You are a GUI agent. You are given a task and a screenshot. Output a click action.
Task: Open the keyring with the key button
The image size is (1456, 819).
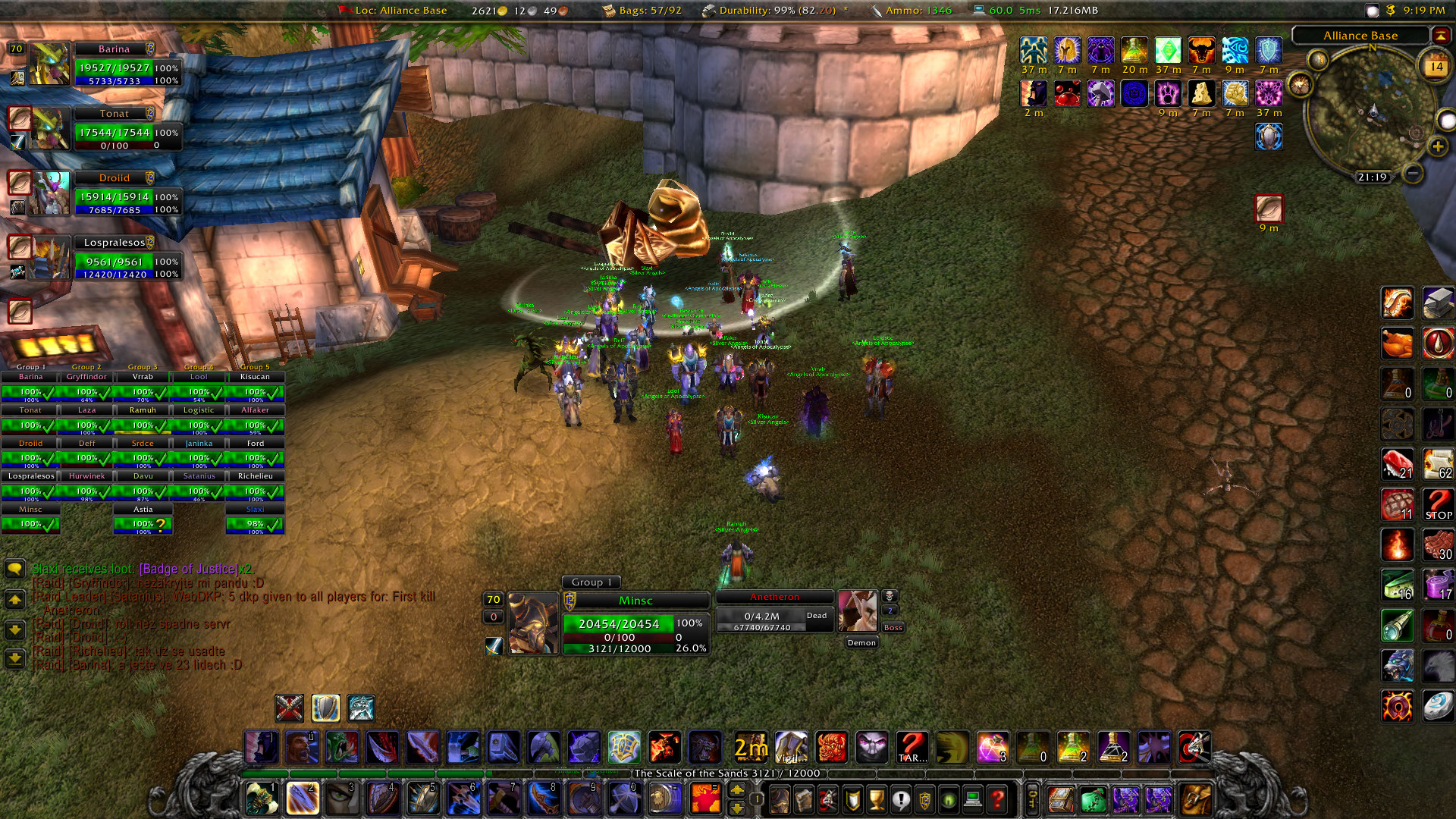click(x=1032, y=799)
